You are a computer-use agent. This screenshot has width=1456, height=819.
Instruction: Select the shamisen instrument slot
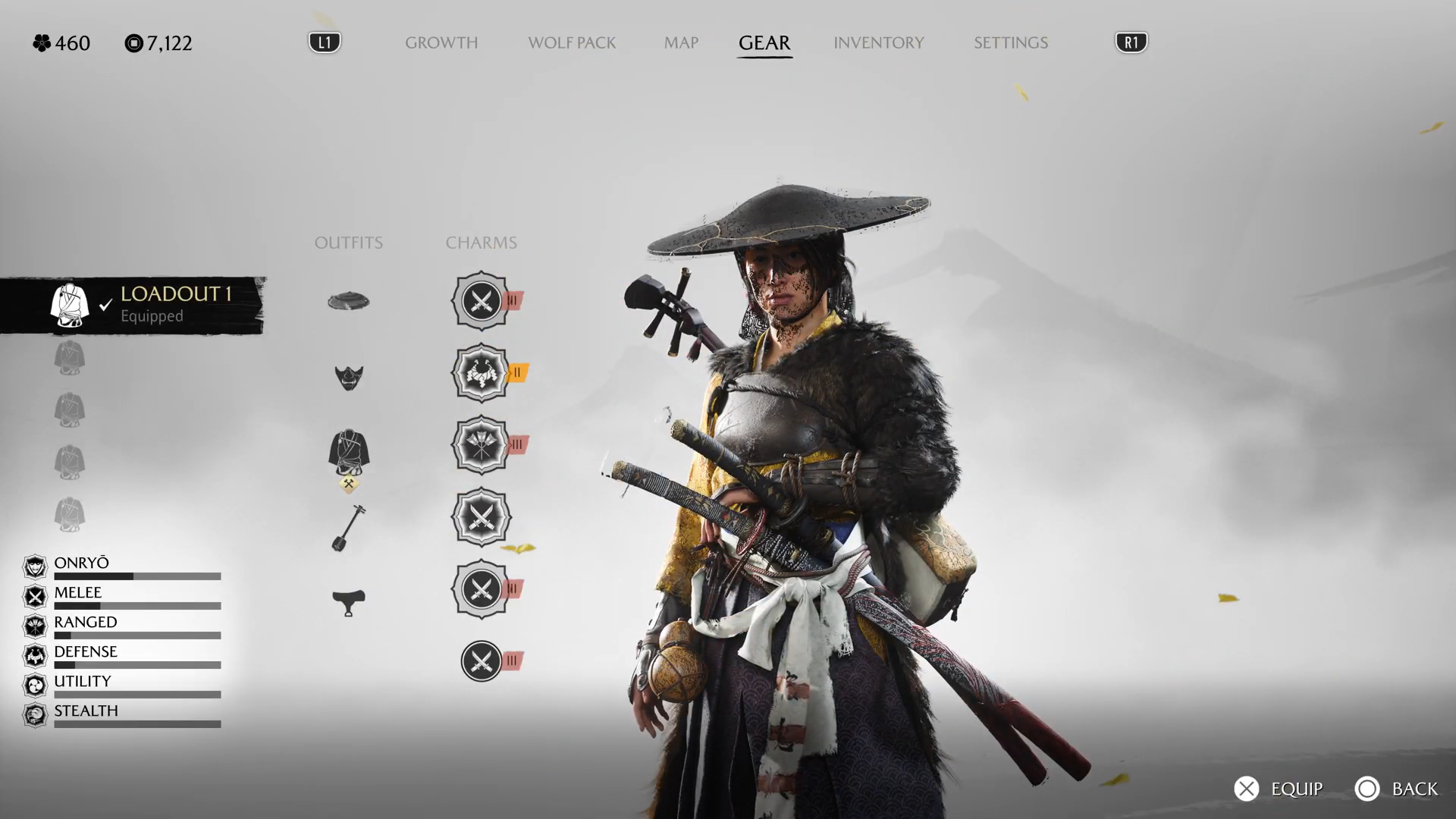349,528
